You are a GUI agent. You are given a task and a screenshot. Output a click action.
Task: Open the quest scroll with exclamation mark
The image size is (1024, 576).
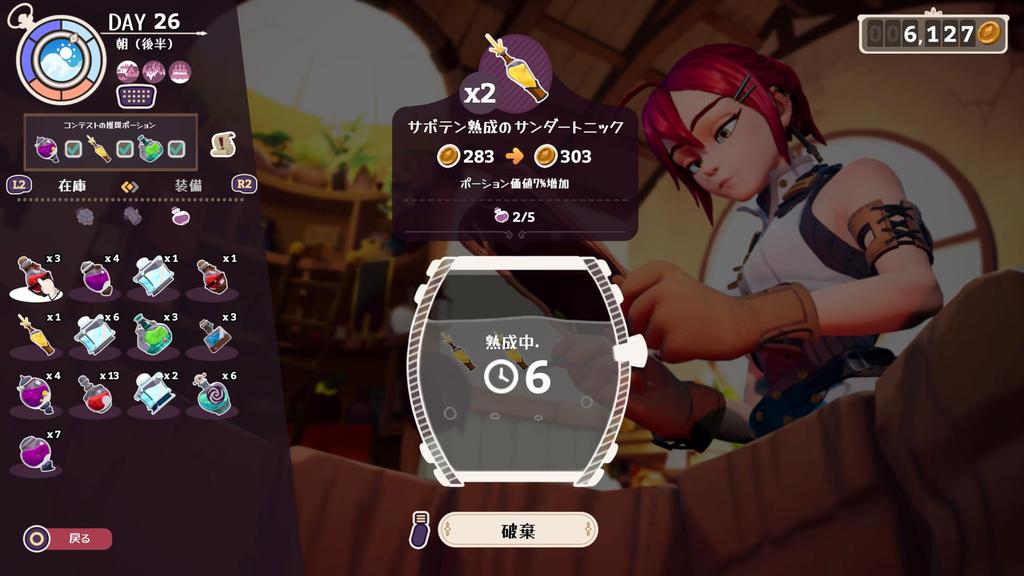click(x=223, y=144)
